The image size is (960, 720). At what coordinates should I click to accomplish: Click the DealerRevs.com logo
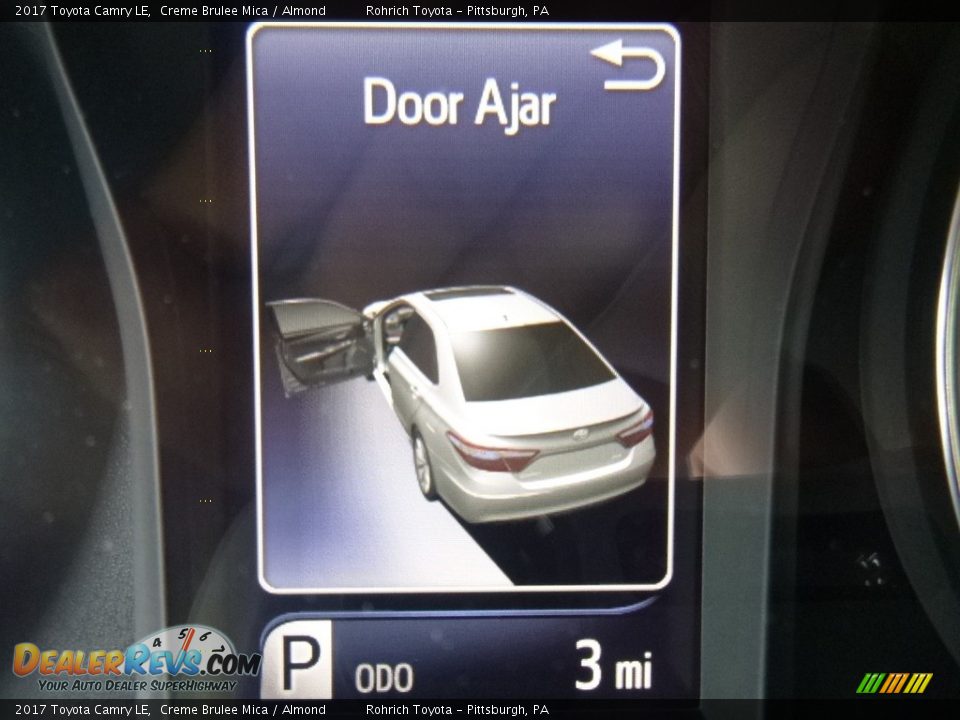pos(135,660)
